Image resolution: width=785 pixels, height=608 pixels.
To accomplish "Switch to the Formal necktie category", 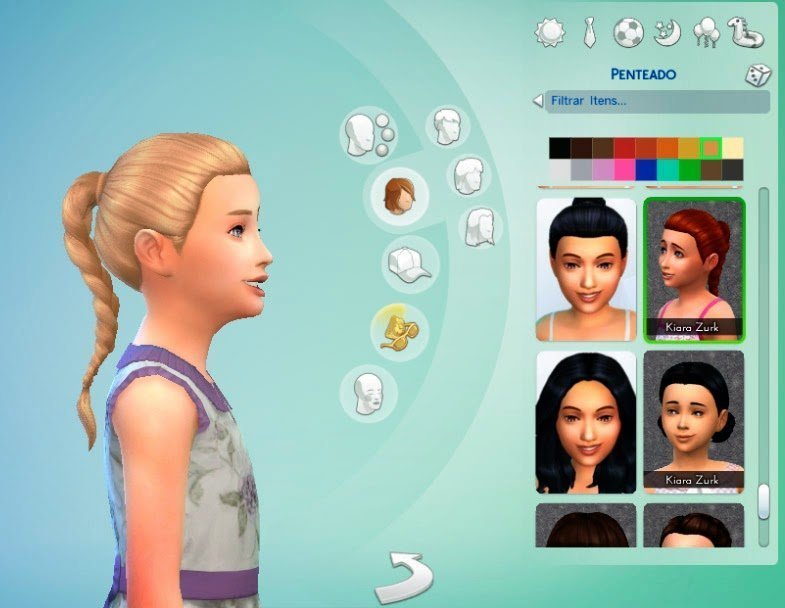I will (589, 32).
